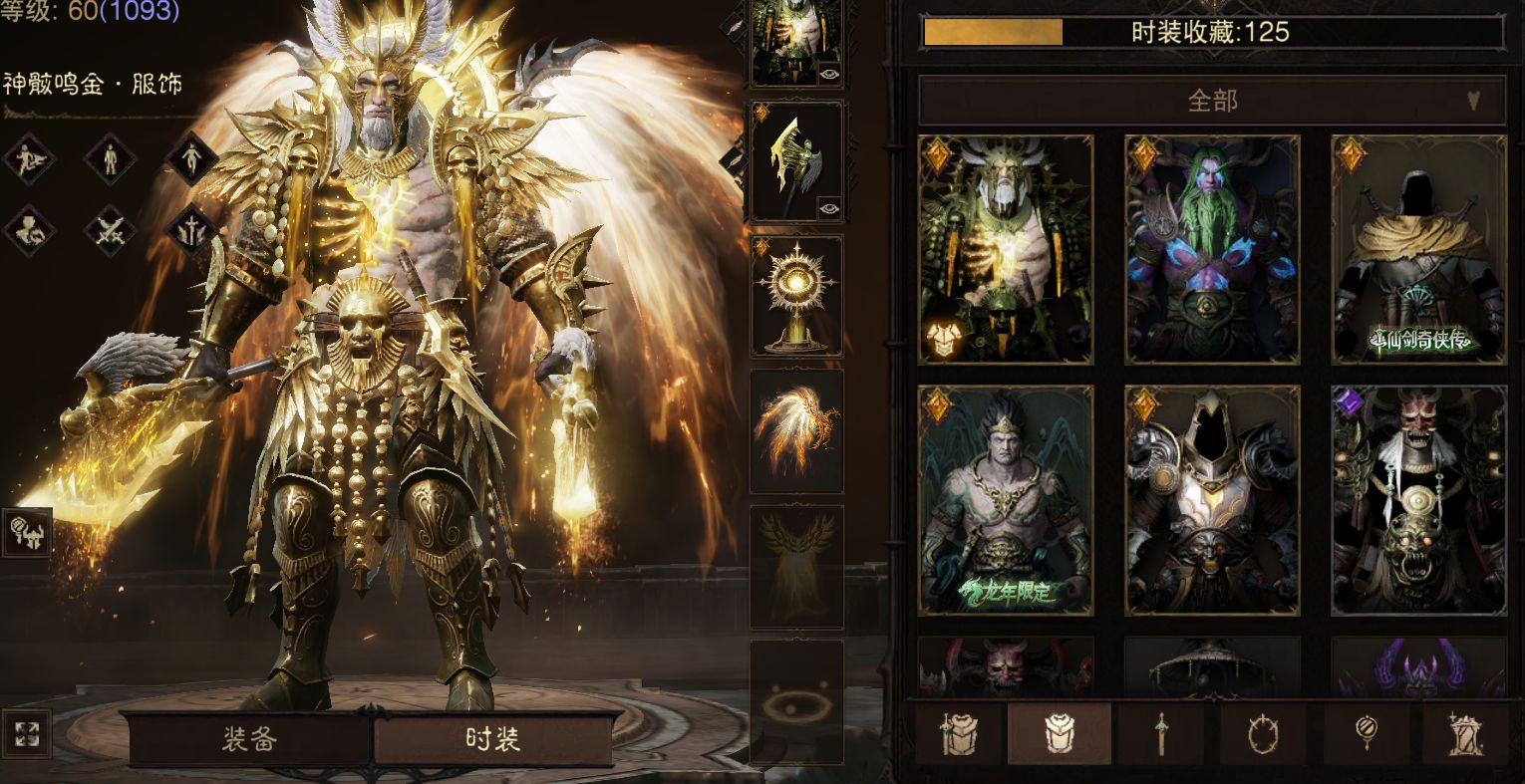The width and height of the screenshot is (1525, 784).
Task: Play the running pose animation icon
Action: pyautogui.click(x=28, y=159)
